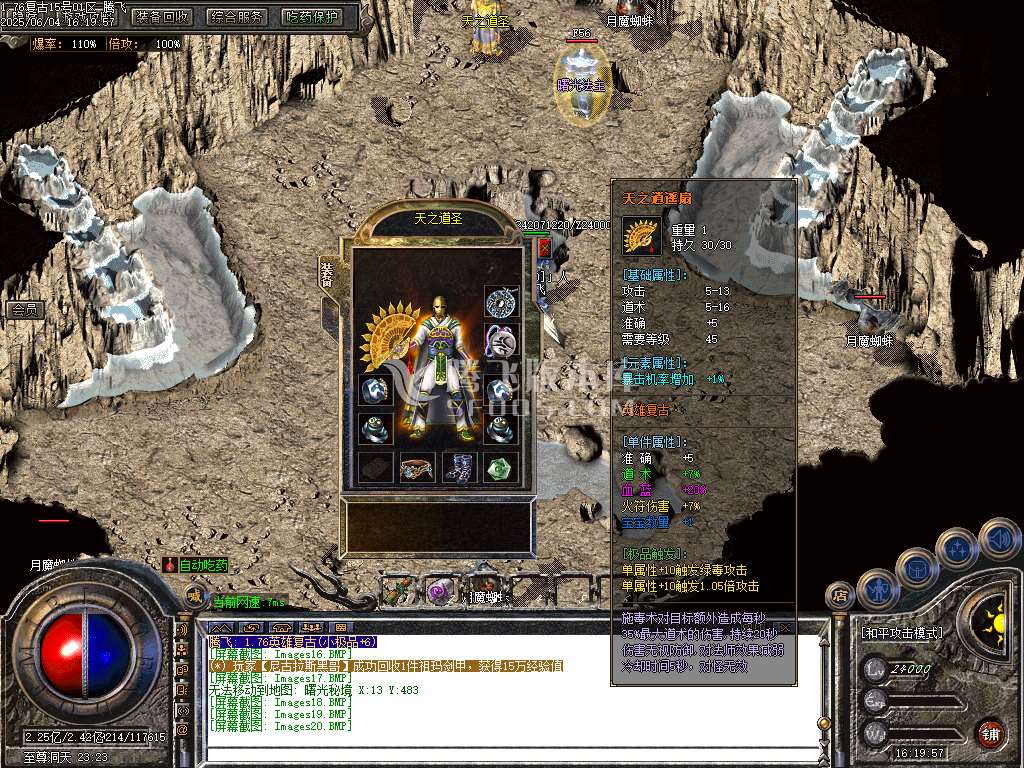Close the character equipment window
The image size is (1024, 768).
point(544,247)
